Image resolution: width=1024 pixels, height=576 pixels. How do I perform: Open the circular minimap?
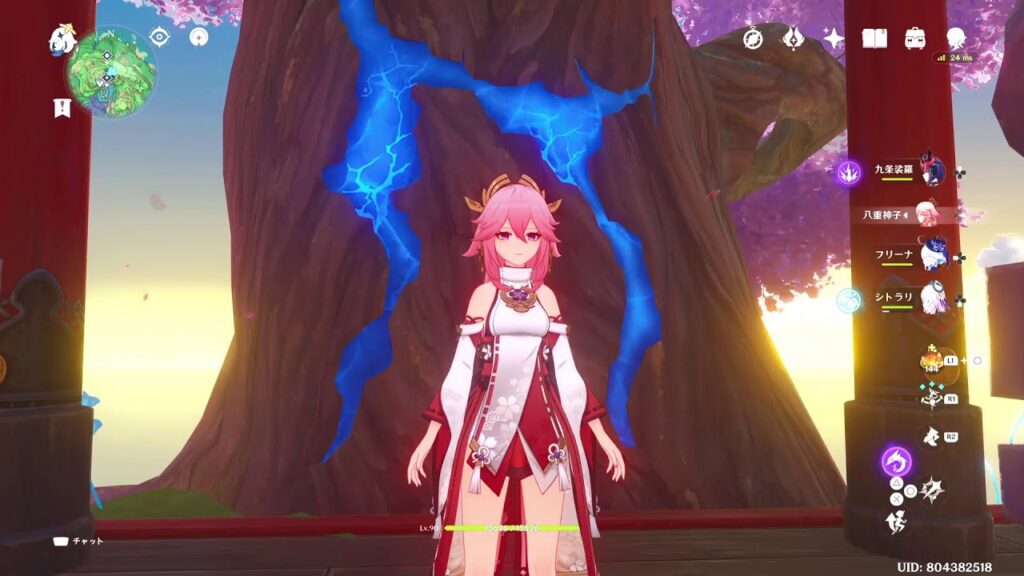111,72
